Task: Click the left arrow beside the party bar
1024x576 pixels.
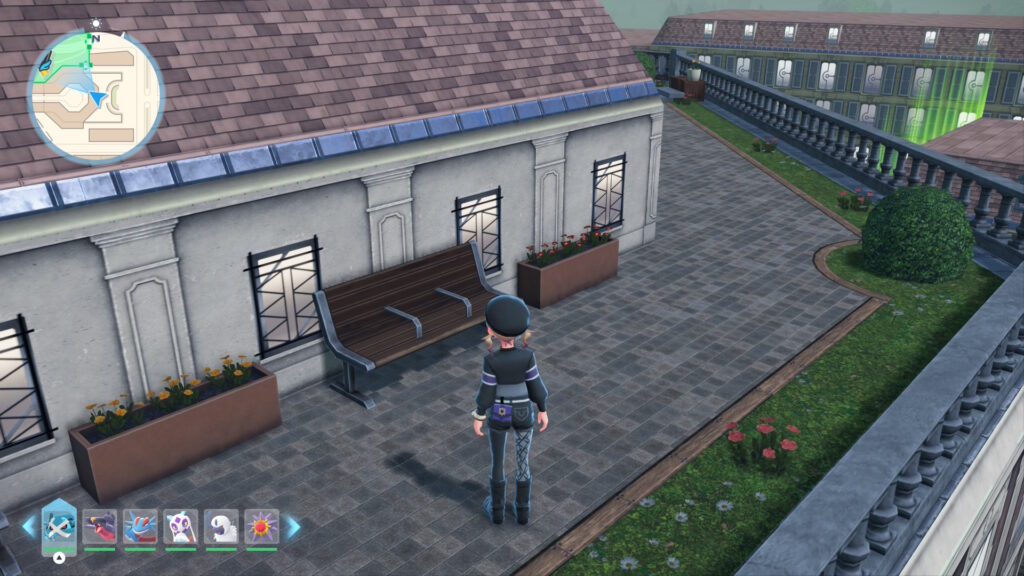Action: 29,527
